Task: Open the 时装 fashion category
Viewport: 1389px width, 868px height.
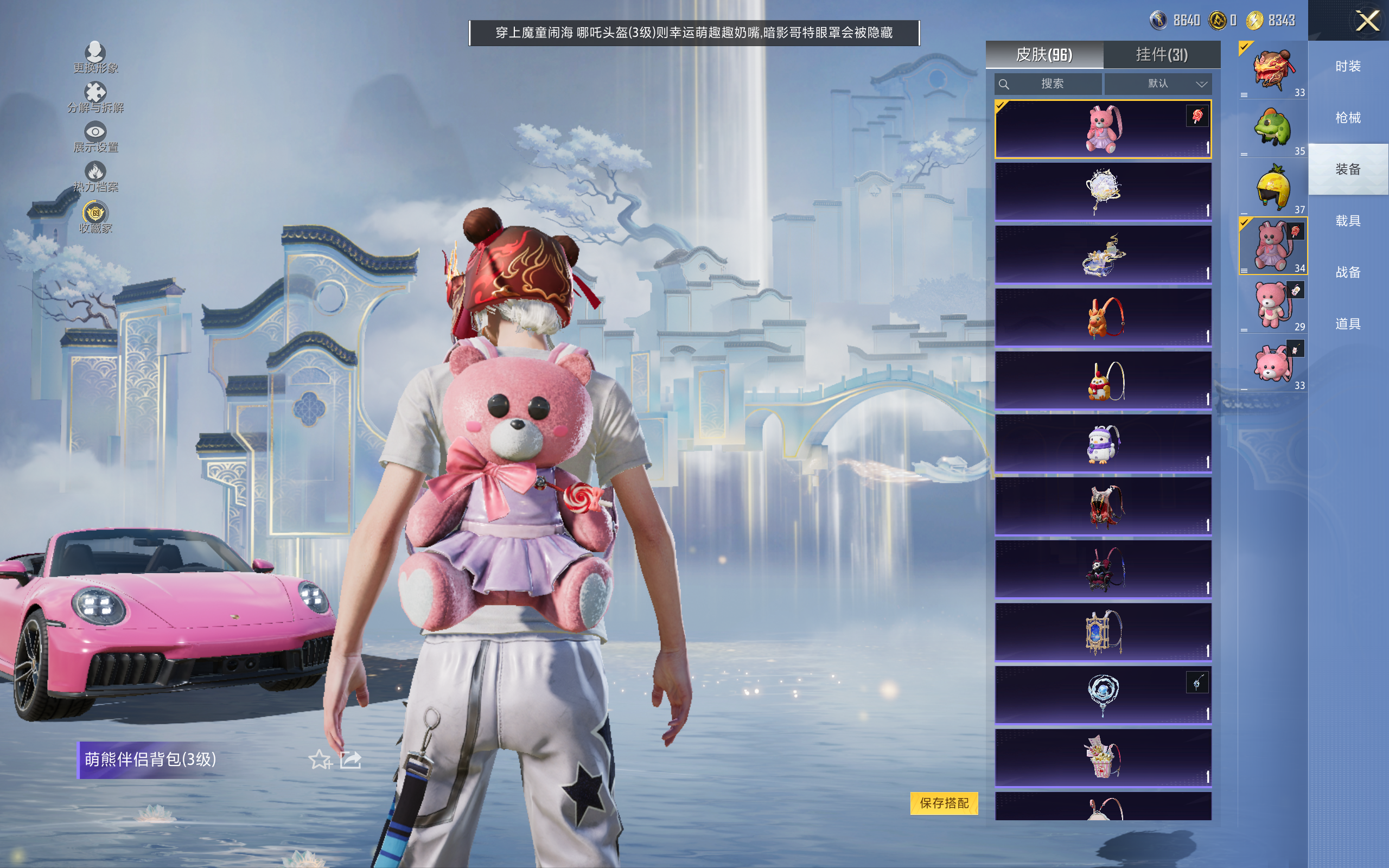Action: [x=1348, y=66]
